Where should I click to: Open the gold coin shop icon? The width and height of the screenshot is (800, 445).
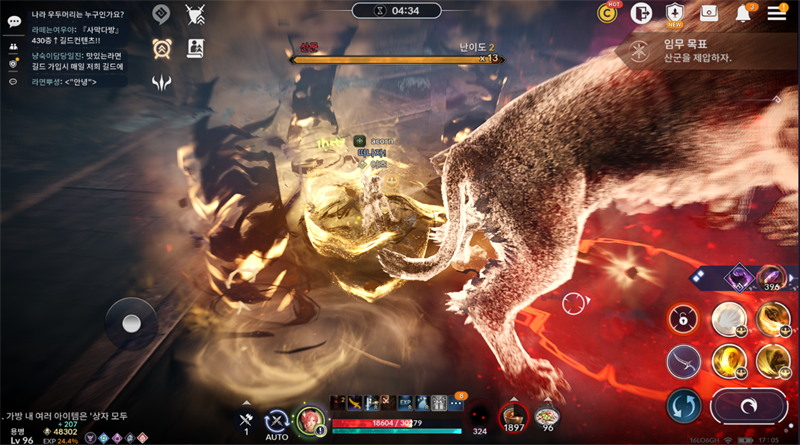point(607,13)
